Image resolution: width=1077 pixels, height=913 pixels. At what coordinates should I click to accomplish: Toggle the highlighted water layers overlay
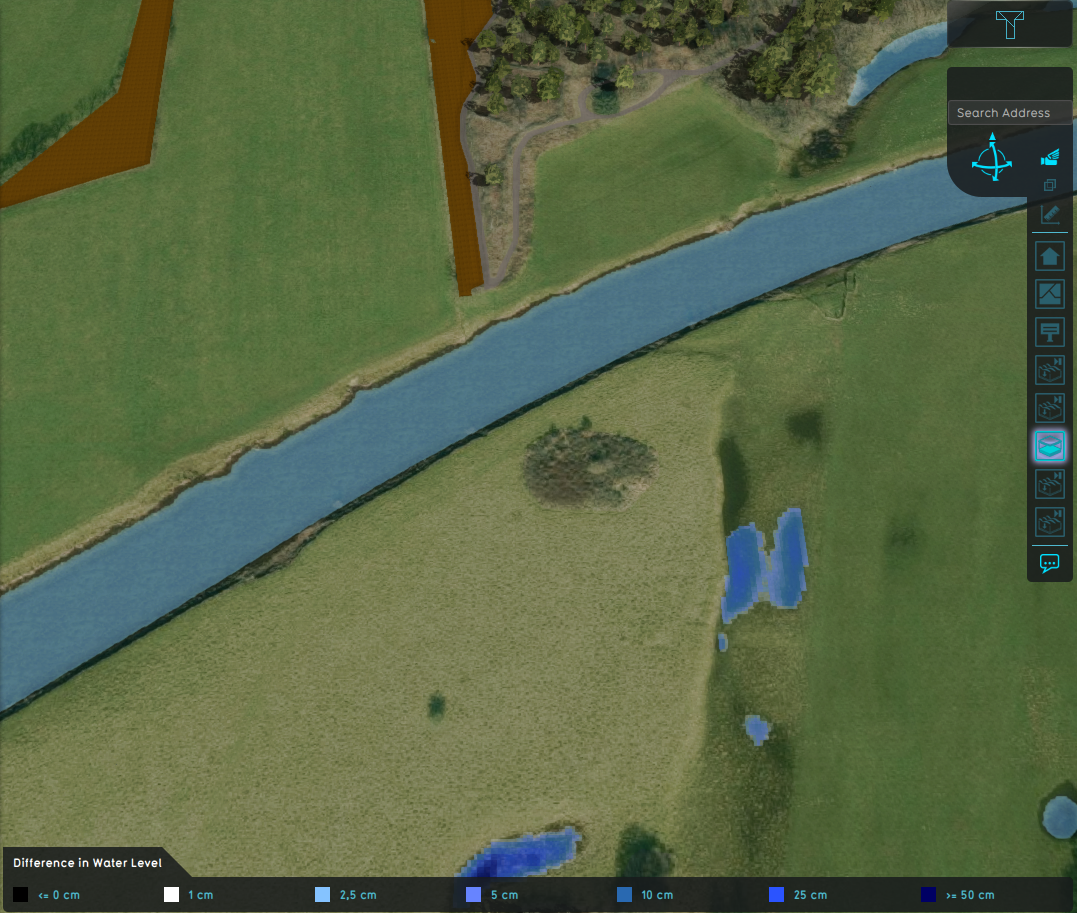click(x=1050, y=446)
